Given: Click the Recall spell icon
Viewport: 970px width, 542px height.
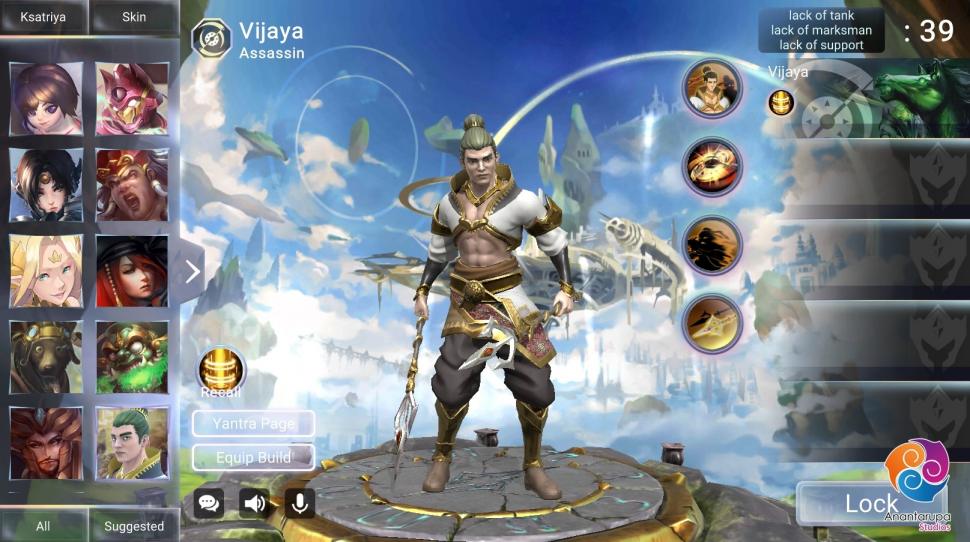Looking at the screenshot, I should pos(220,372).
